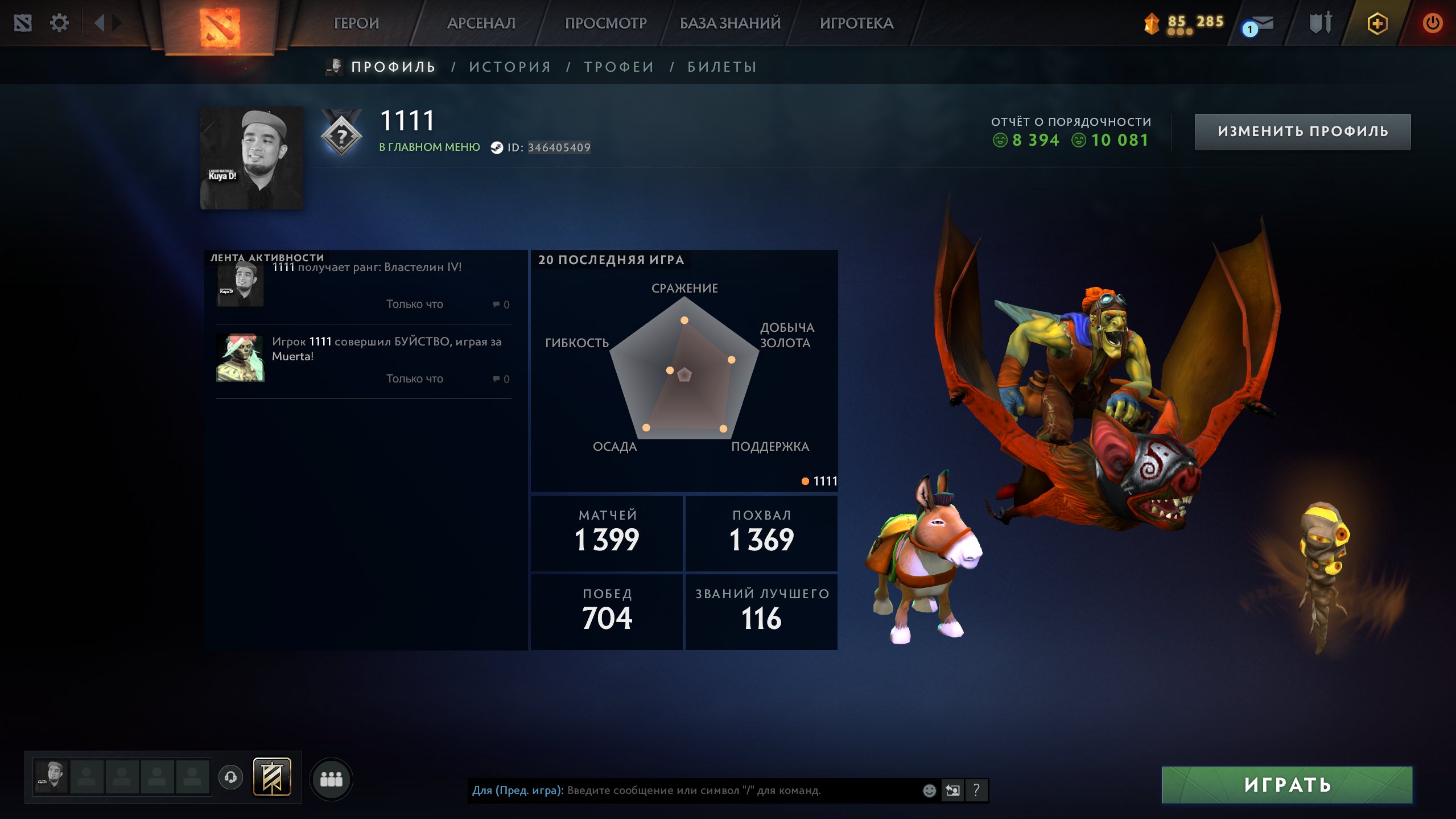The image size is (1456, 819).
Task: Start matchmaking with the ИГРАТЬ button
Action: 1287,785
